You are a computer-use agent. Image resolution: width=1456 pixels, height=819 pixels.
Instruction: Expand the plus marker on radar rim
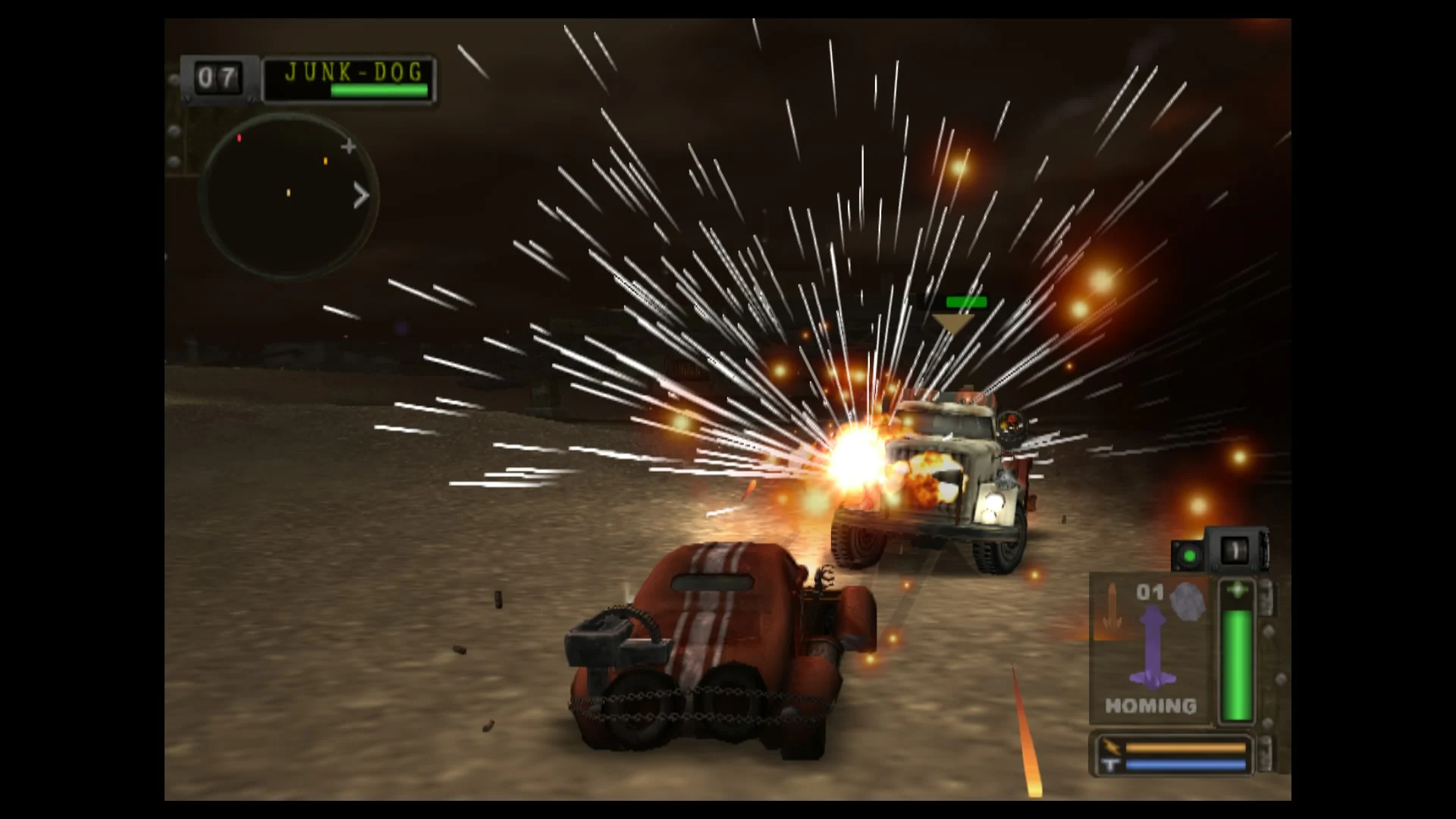tap(348, 146)
